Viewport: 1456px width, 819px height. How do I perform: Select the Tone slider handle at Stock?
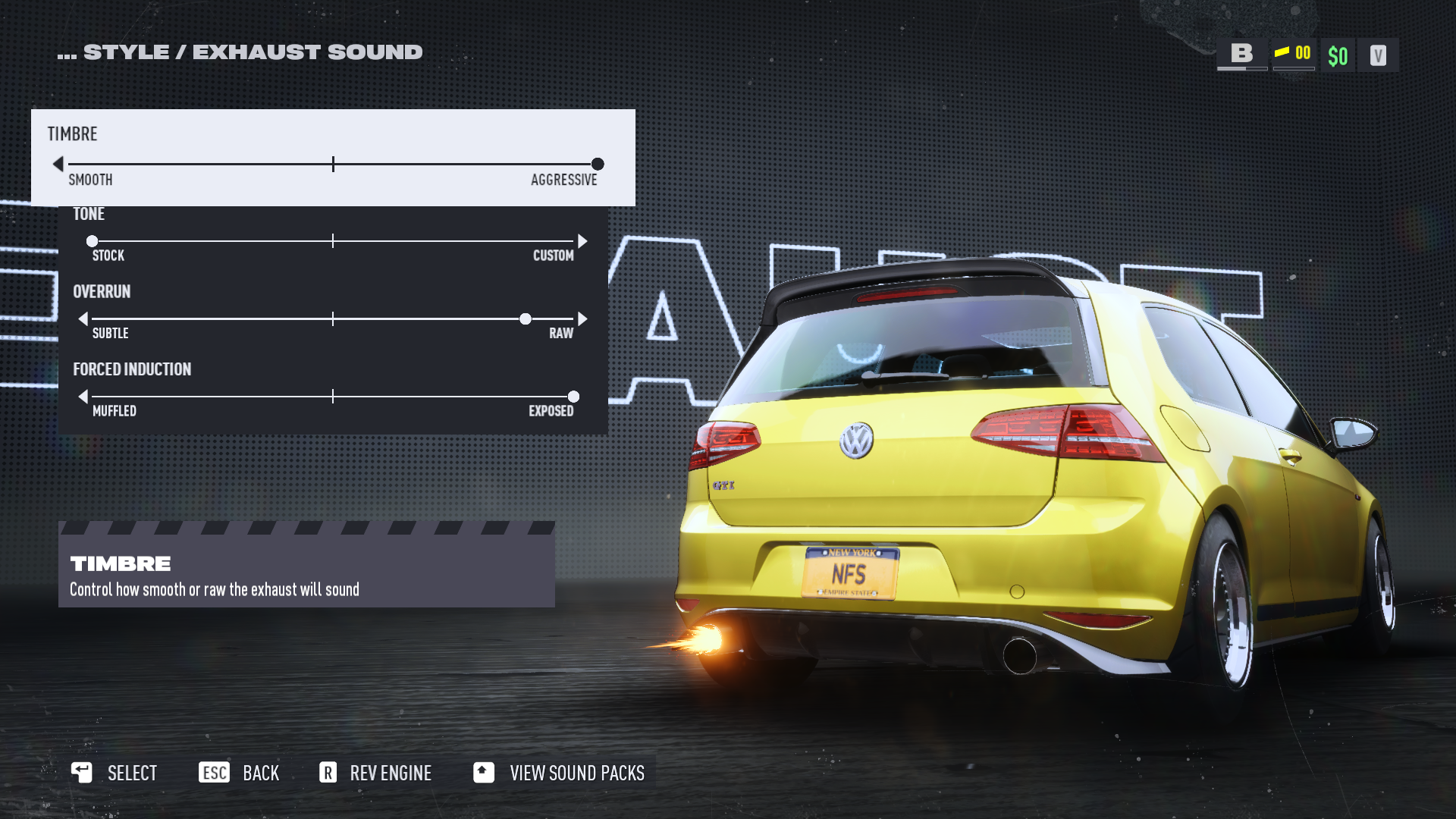(x=92, y=241)
